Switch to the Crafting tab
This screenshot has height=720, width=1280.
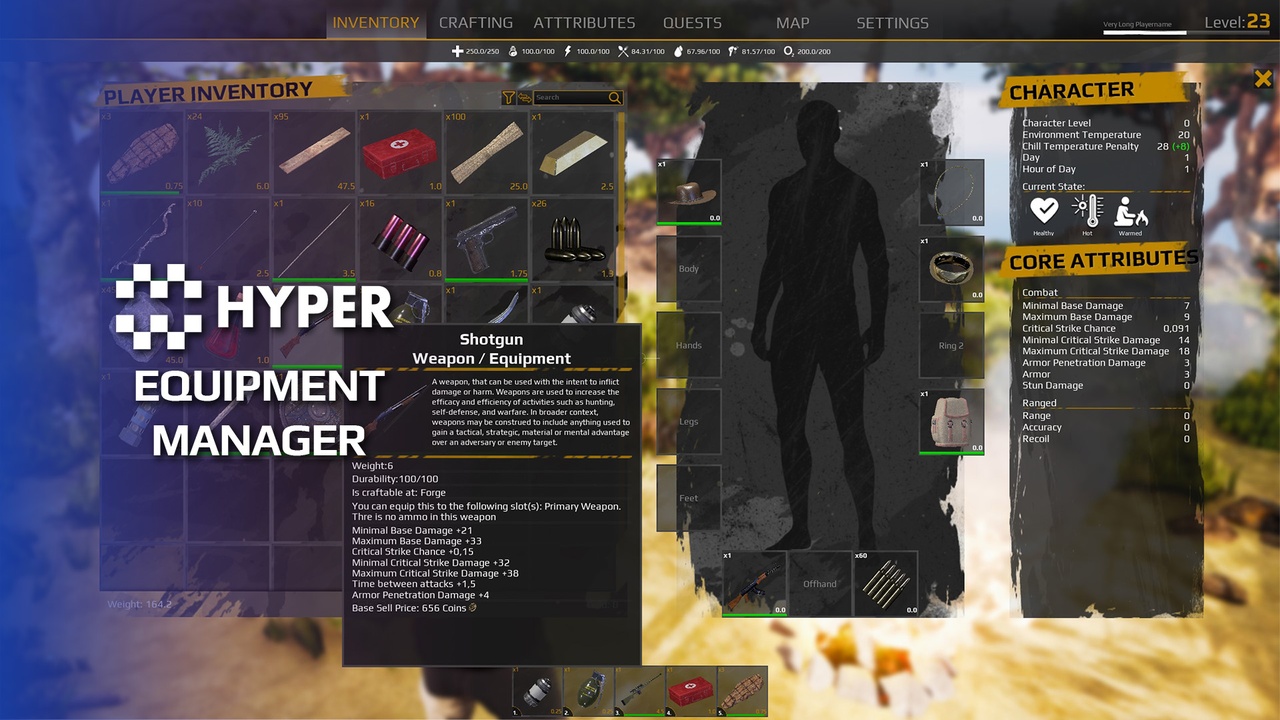pyautogui.click(x=475, y=22)
